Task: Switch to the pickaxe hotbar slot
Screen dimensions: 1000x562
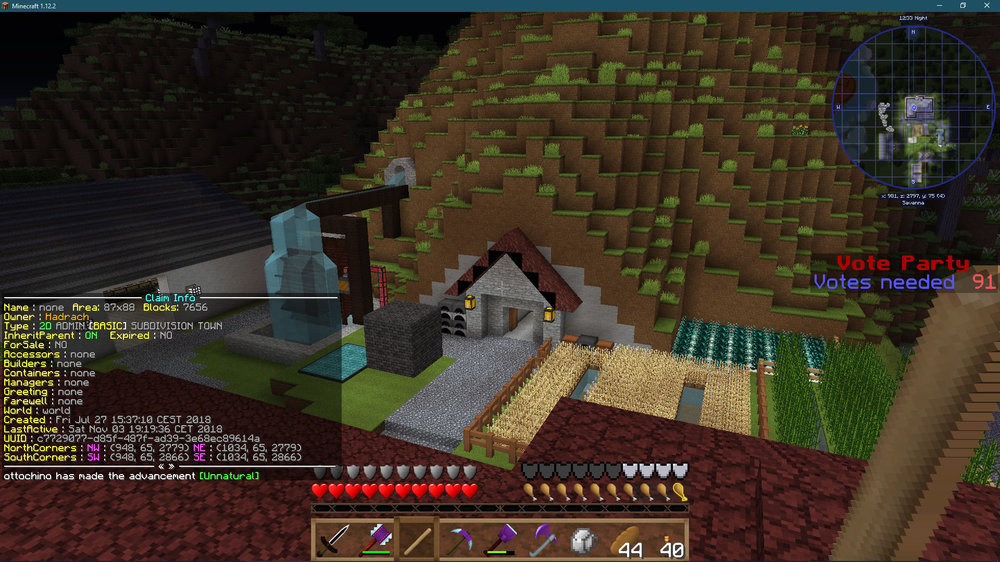Action: point(459,540)
